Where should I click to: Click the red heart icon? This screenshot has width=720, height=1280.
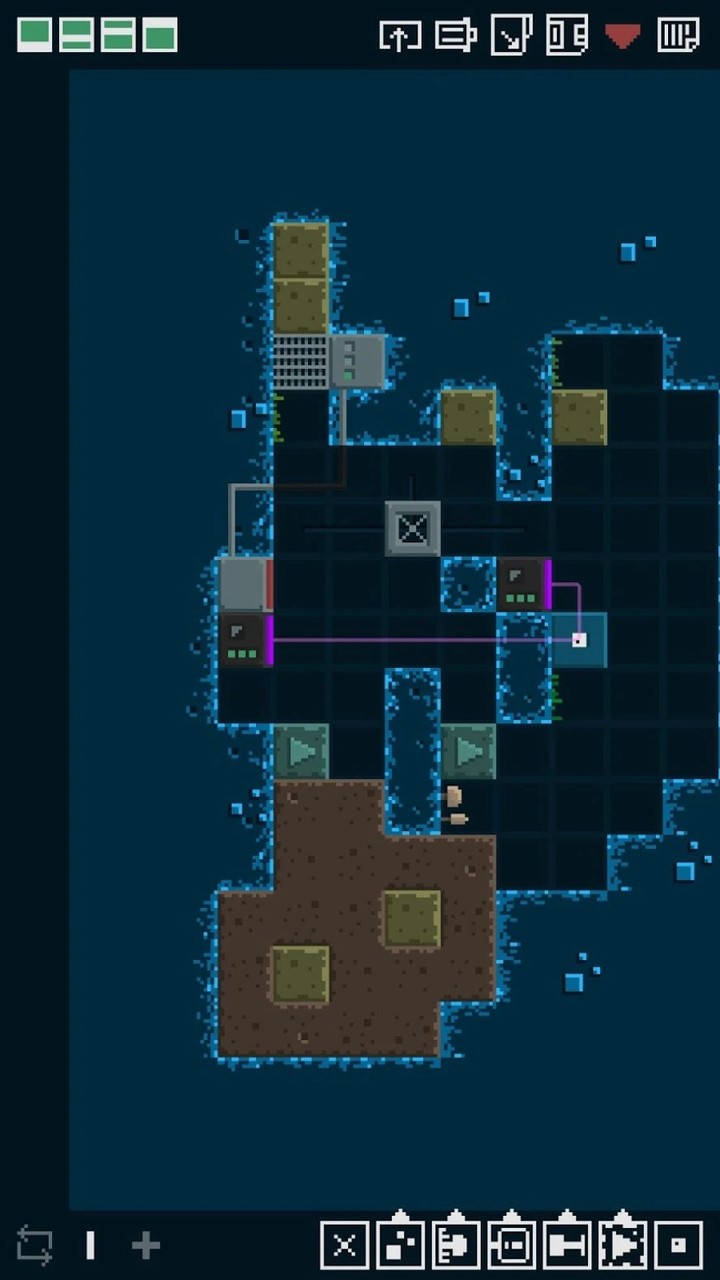(x=622, y=36)
